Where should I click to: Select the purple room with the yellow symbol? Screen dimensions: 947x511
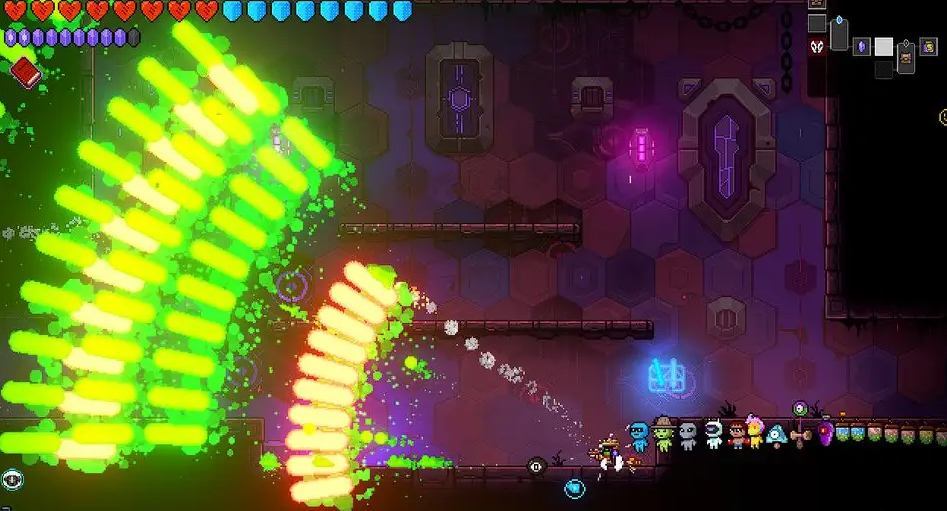[928, 46]
